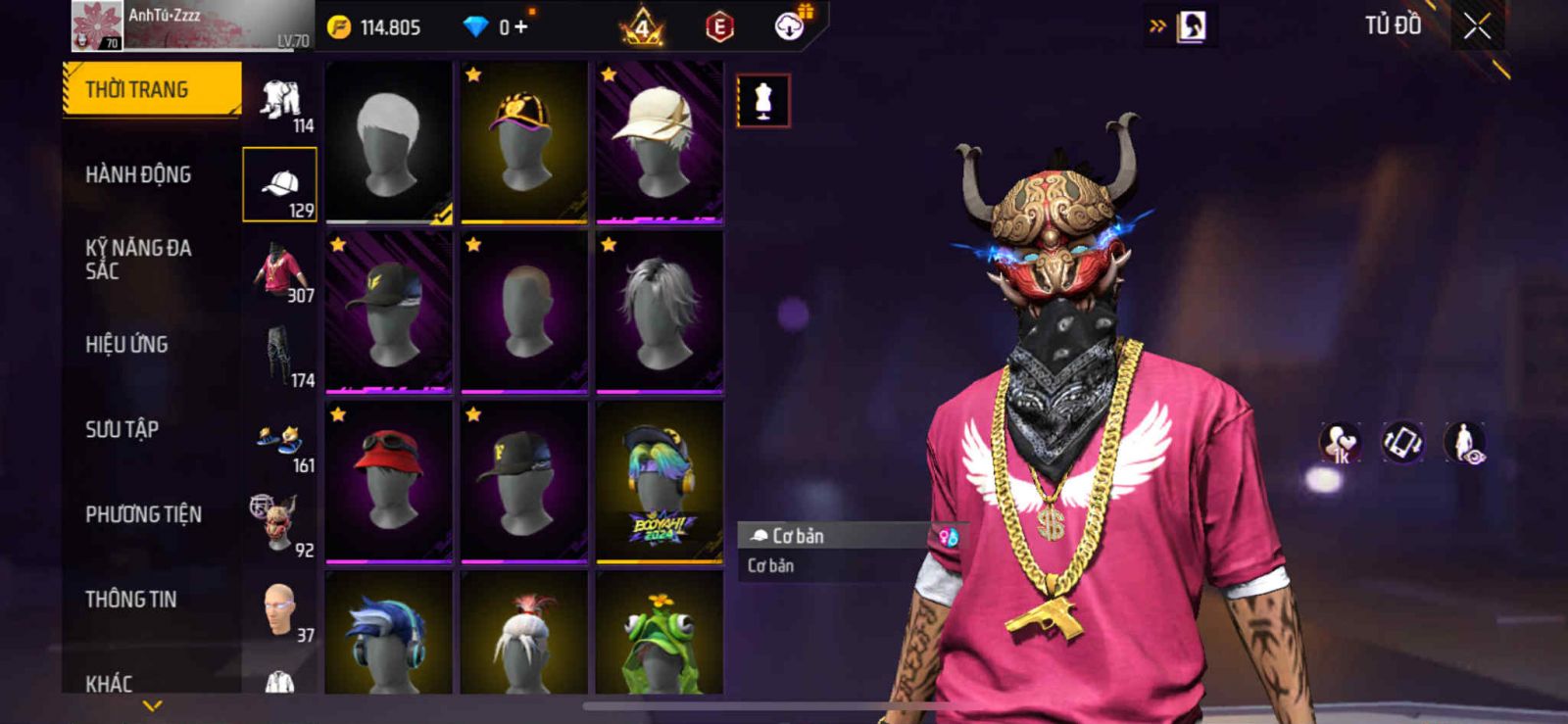This screenshot has height=724, width=1568.
Task: Select the shirt category showing 307
Action: tap(280, 272)
